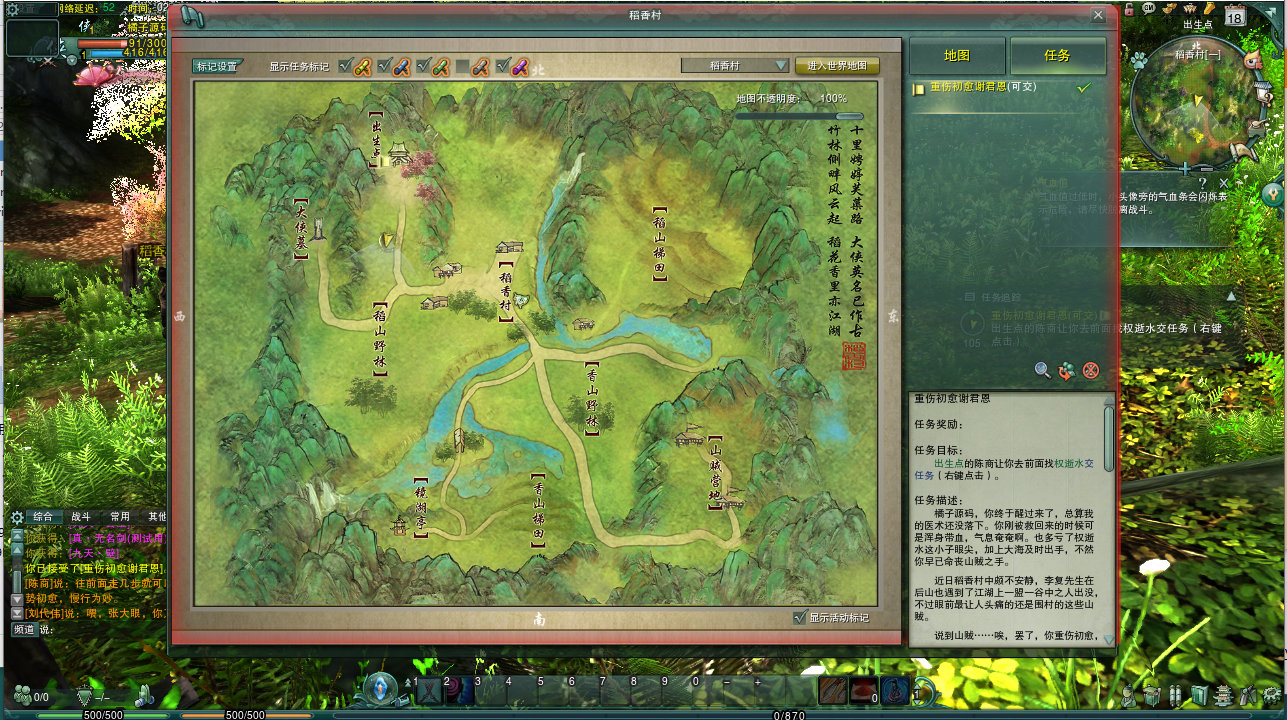Click the 进入世界地图 button
The image size is (1287, 720).
tap(837, 64)
